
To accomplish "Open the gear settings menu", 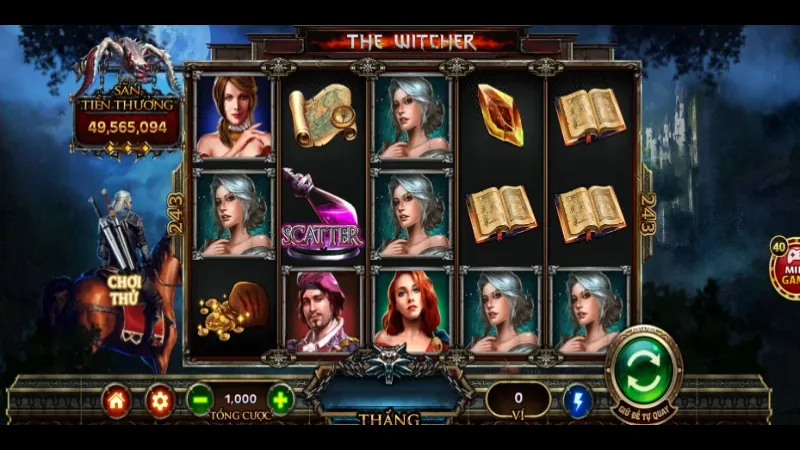I will (159, 401).
